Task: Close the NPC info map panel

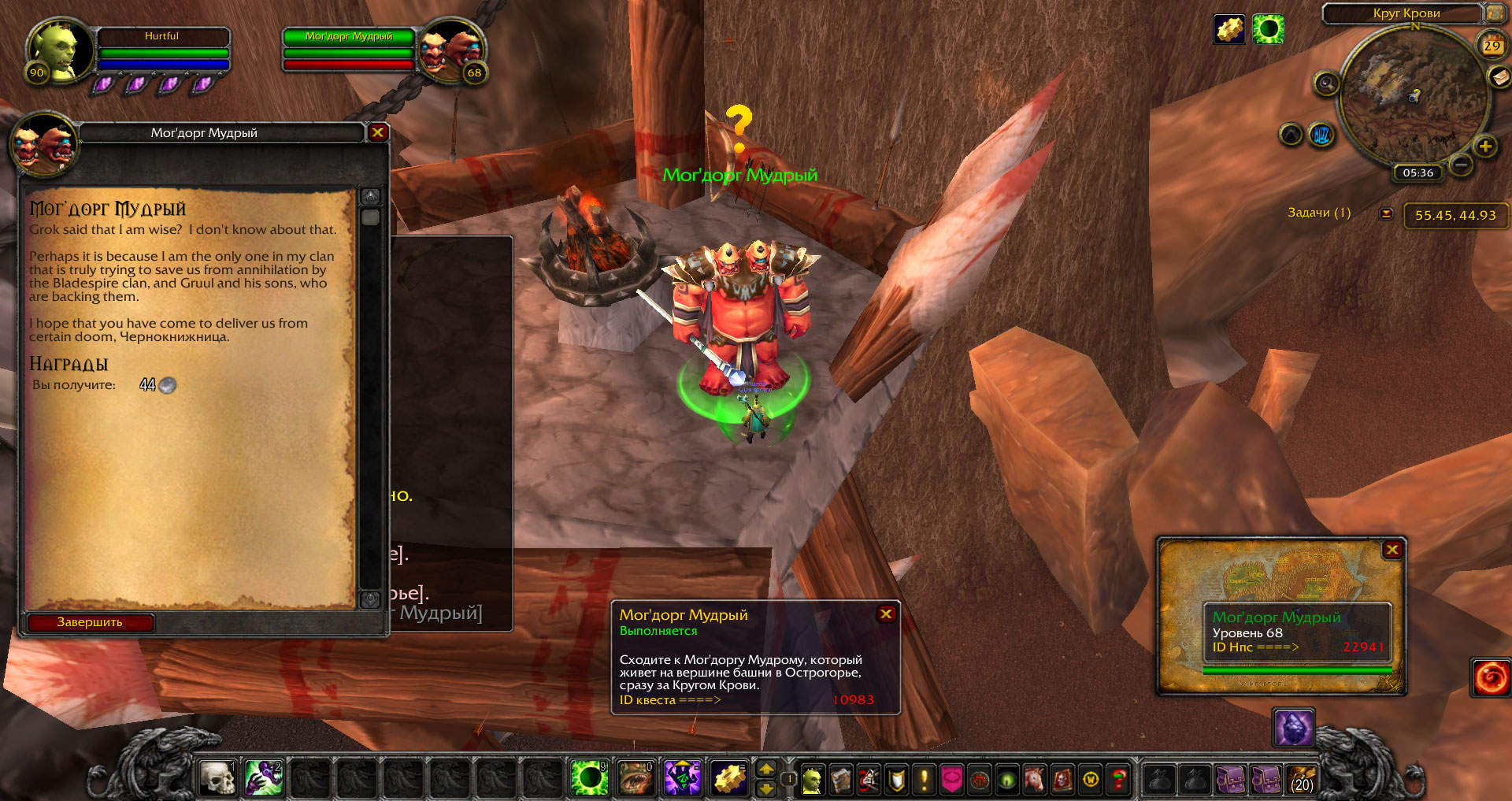Action: (1392, 550)
